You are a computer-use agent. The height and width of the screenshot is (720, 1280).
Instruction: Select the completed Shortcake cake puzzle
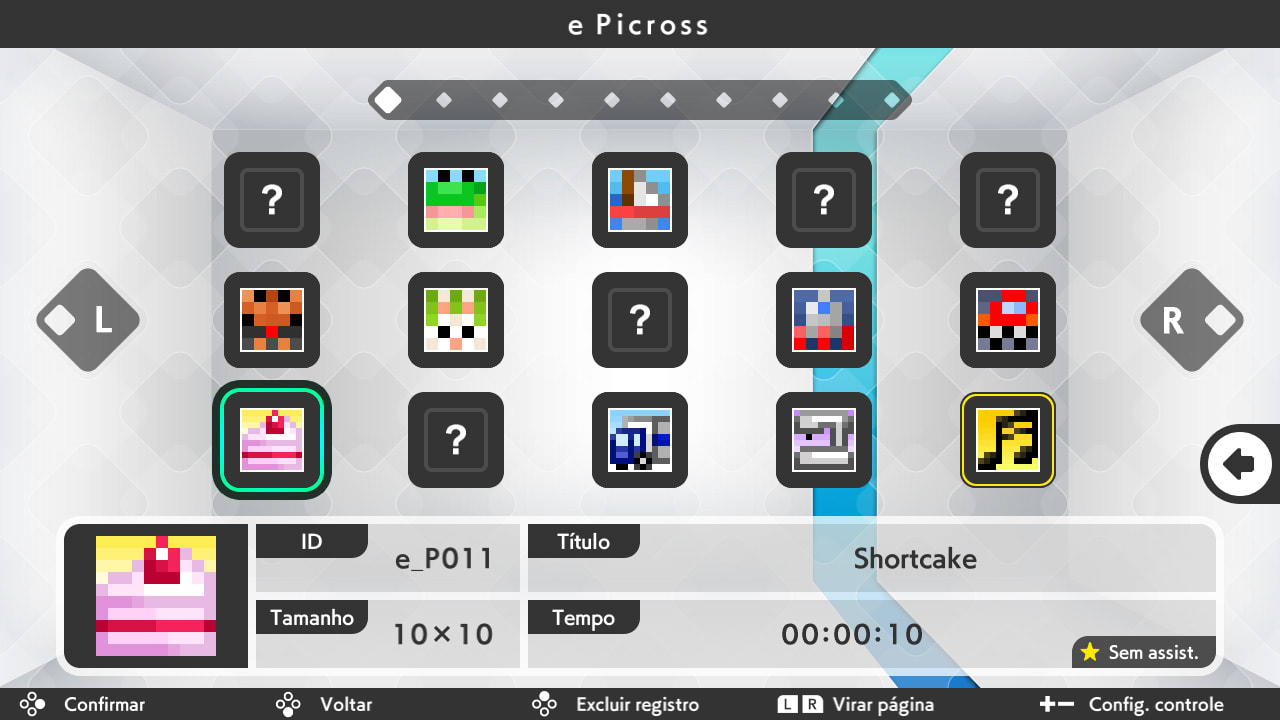271,440
